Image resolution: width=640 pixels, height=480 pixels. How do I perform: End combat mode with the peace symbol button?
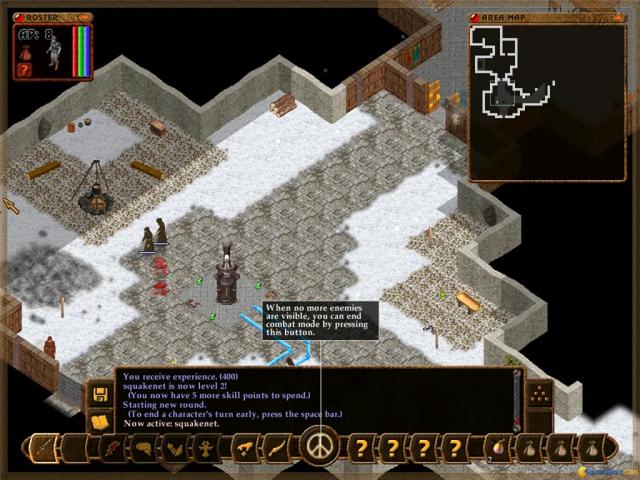pos(320,445)
